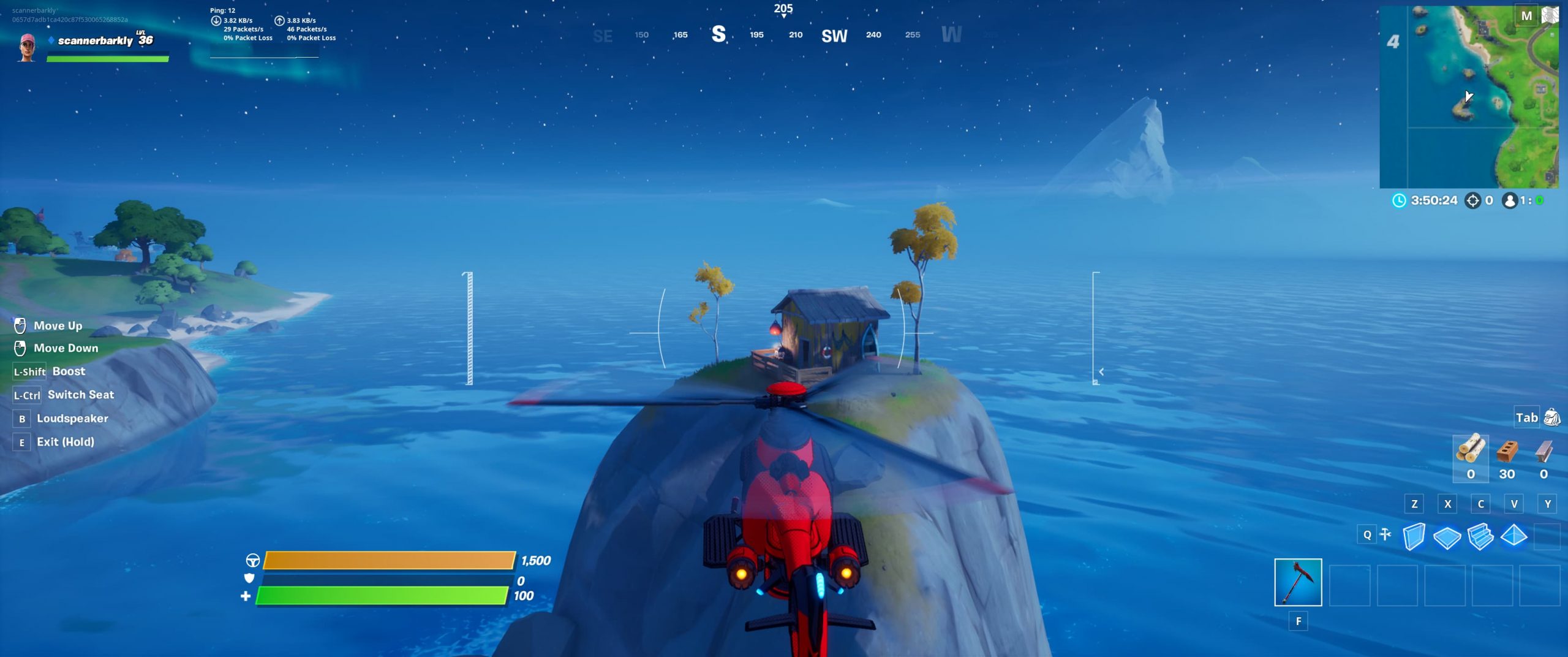Click the Move Up mouse binding
This screenshot has width=1568, height=657.
21,325
